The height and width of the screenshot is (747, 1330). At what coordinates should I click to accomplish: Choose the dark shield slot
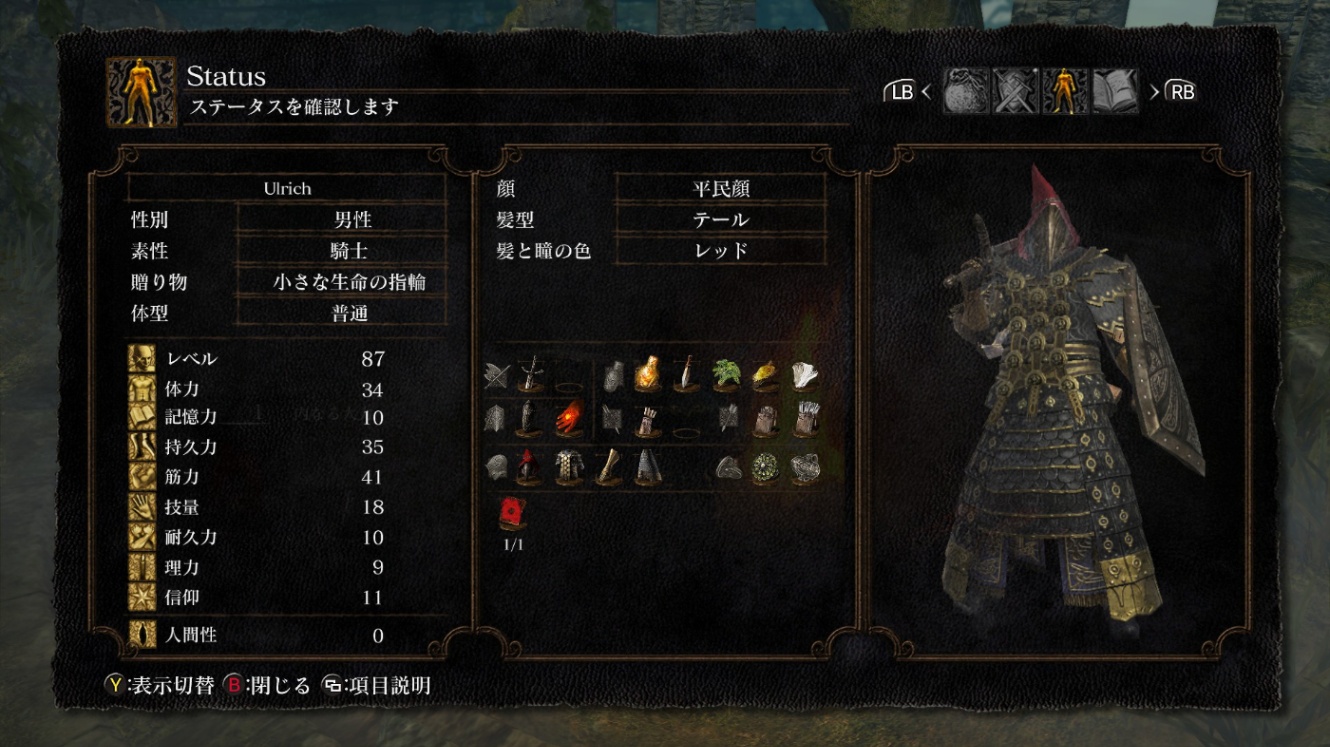(529, 418)
